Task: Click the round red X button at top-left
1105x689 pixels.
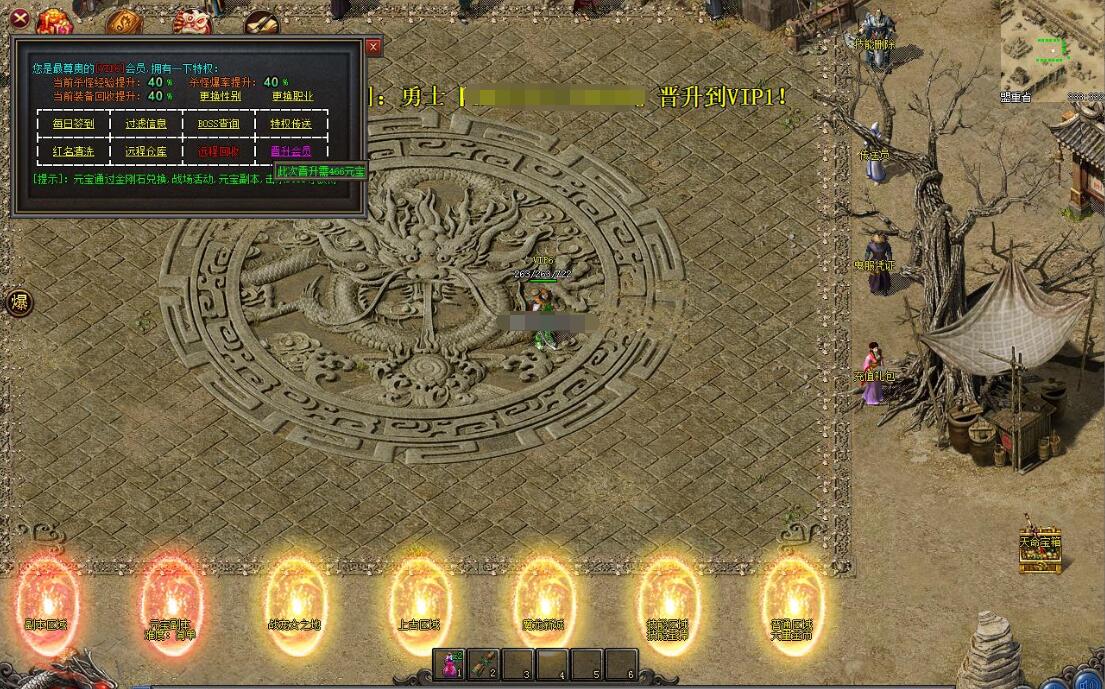Action: pyautogui.click(x=18, y=17)
